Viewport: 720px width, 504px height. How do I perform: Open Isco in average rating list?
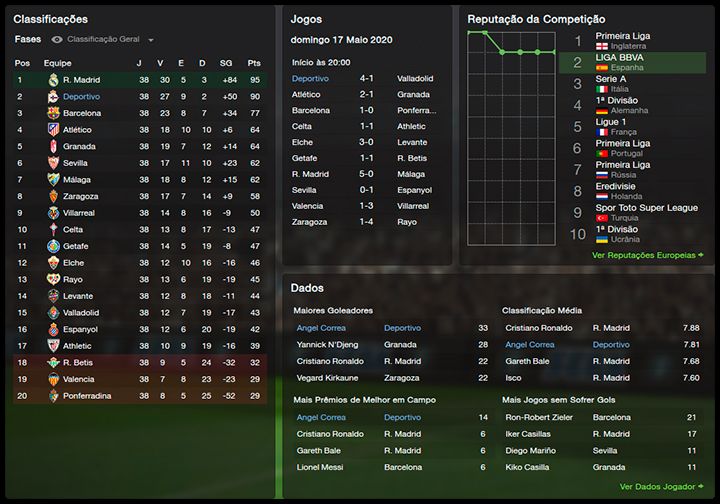click(x=514, y=378)
